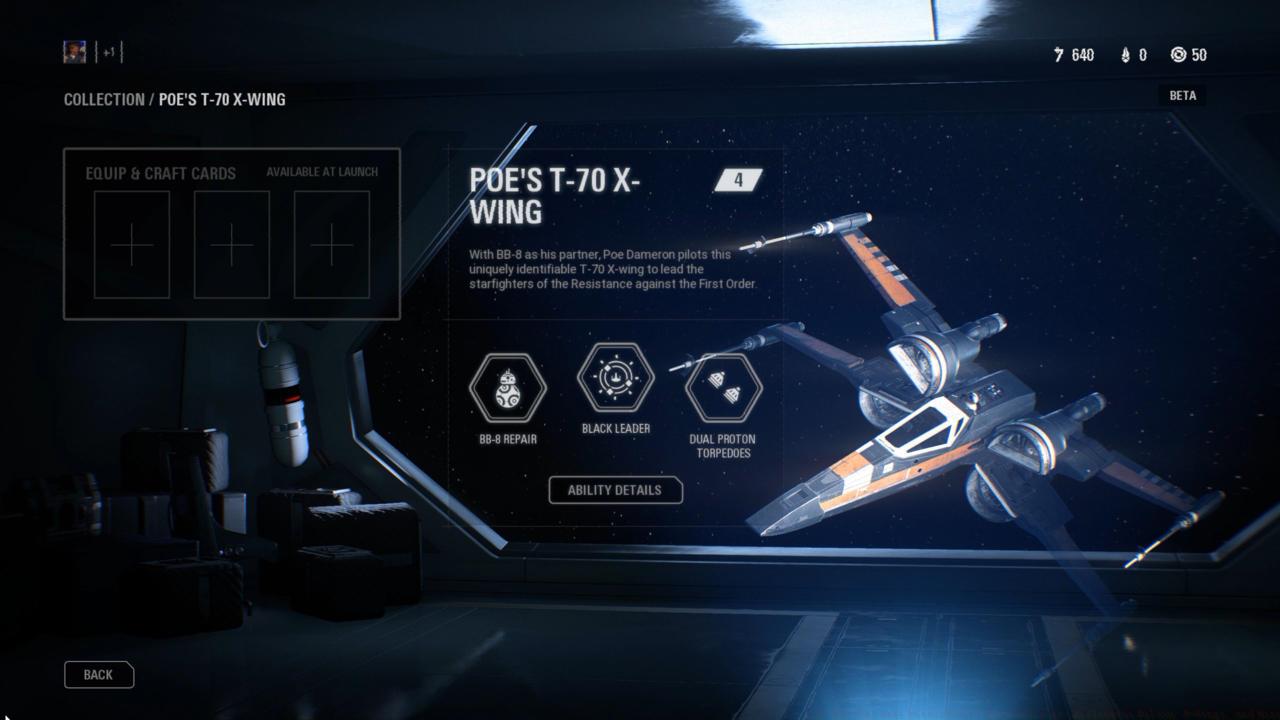
Task: Click the EQUIP & CRAFT CARDS header
Action: pyautogui.click(x=161, y=172)
